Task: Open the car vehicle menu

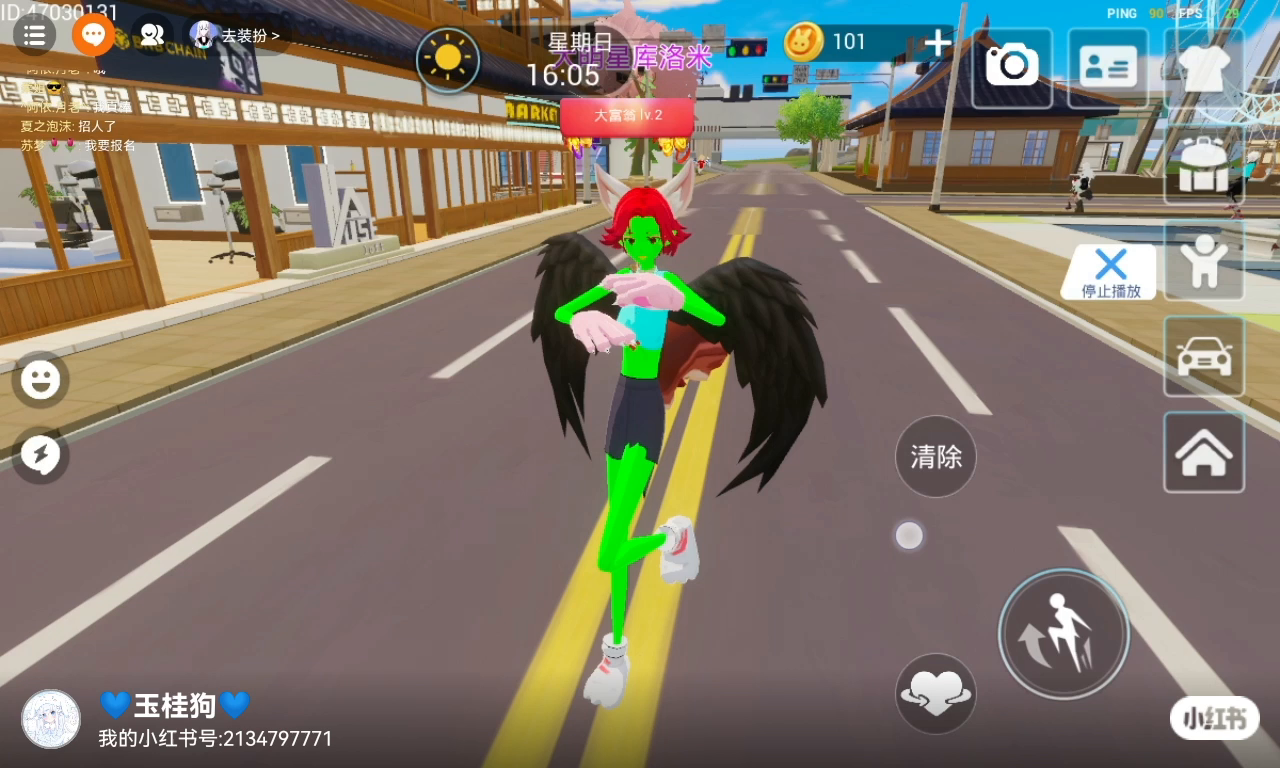Action: tap(1204, 356)
